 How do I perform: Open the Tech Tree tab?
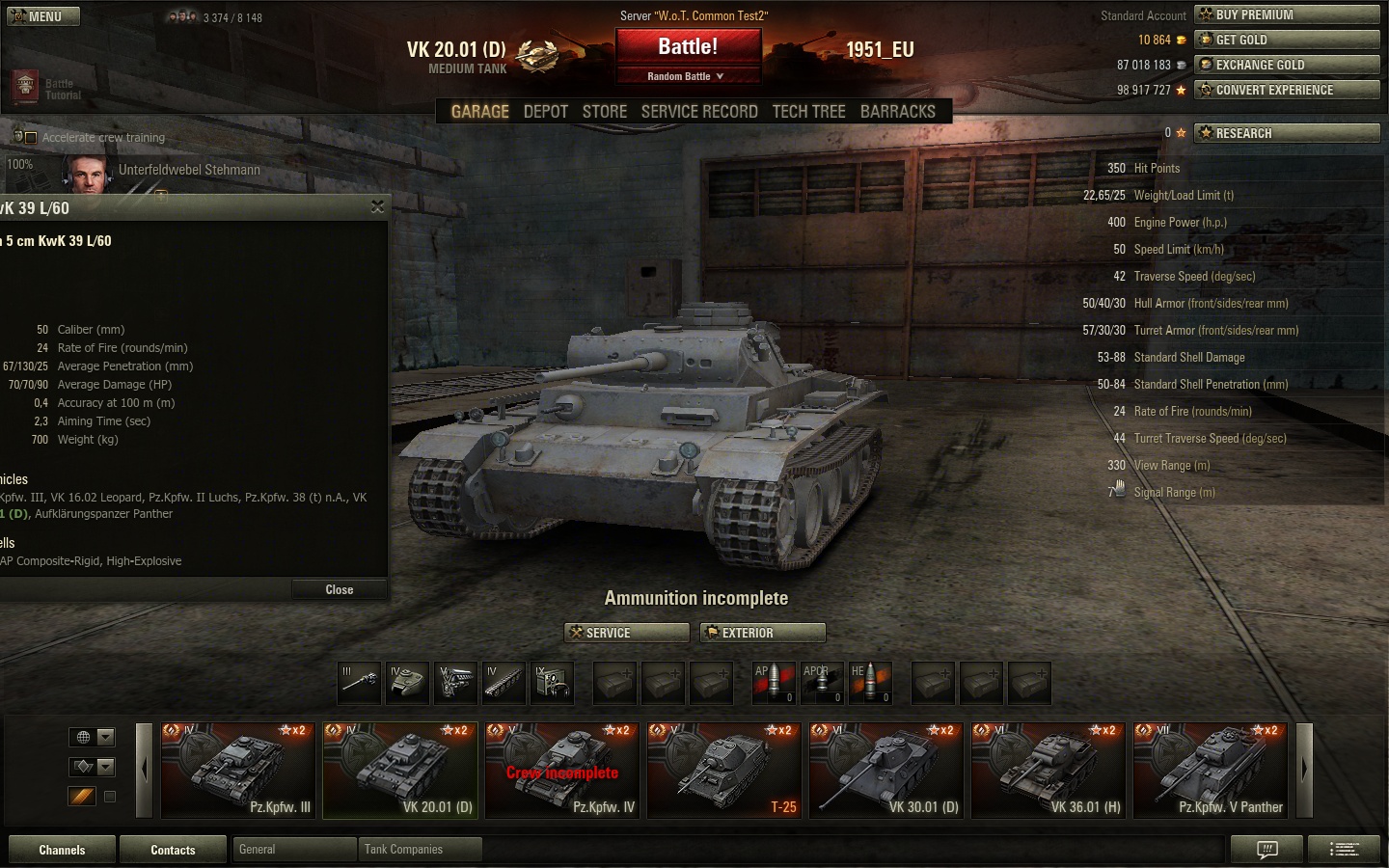point(808,112)
